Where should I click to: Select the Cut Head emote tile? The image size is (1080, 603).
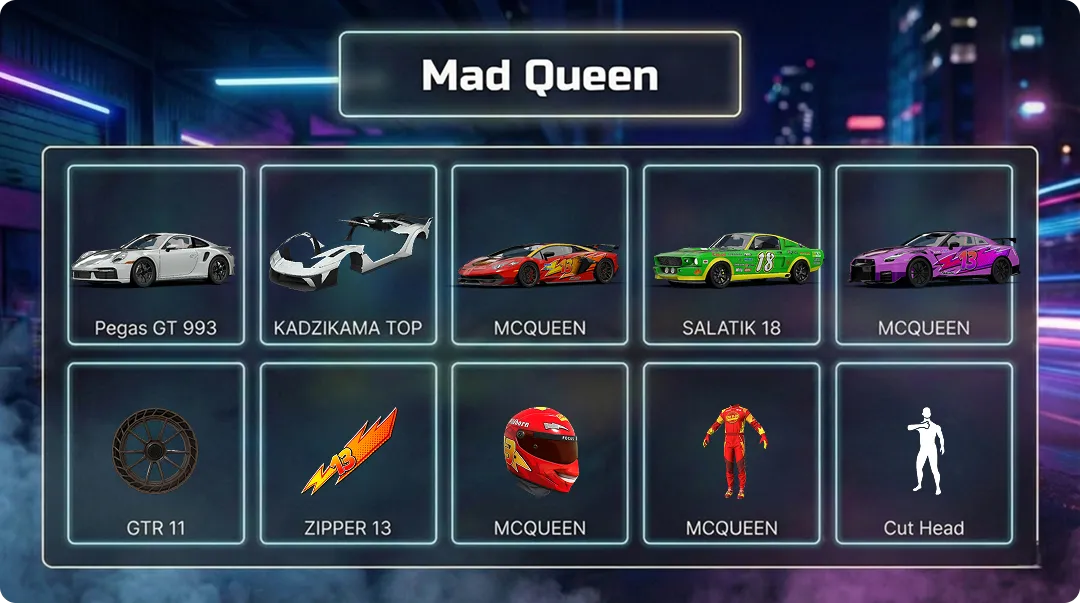point(924,453)
